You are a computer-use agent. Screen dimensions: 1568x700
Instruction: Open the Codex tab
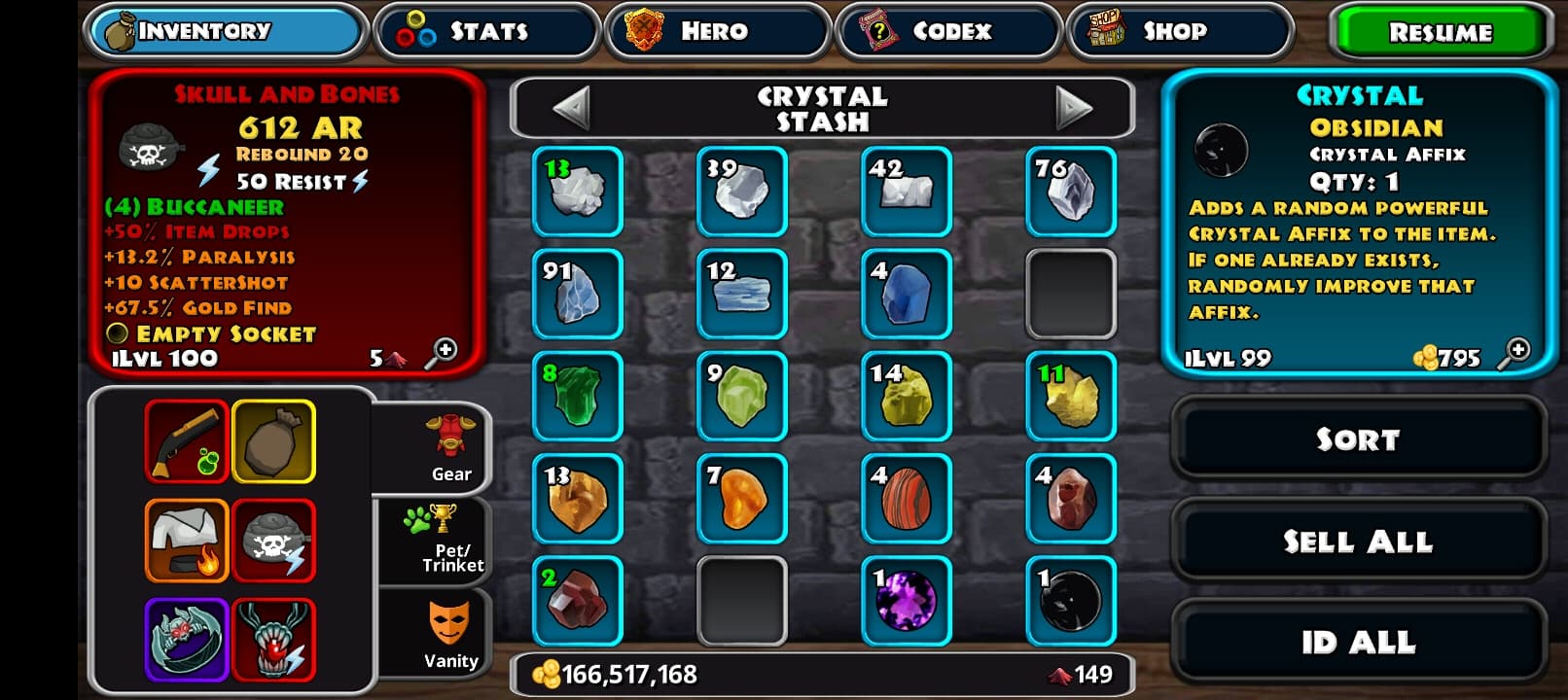click(948, 31)
